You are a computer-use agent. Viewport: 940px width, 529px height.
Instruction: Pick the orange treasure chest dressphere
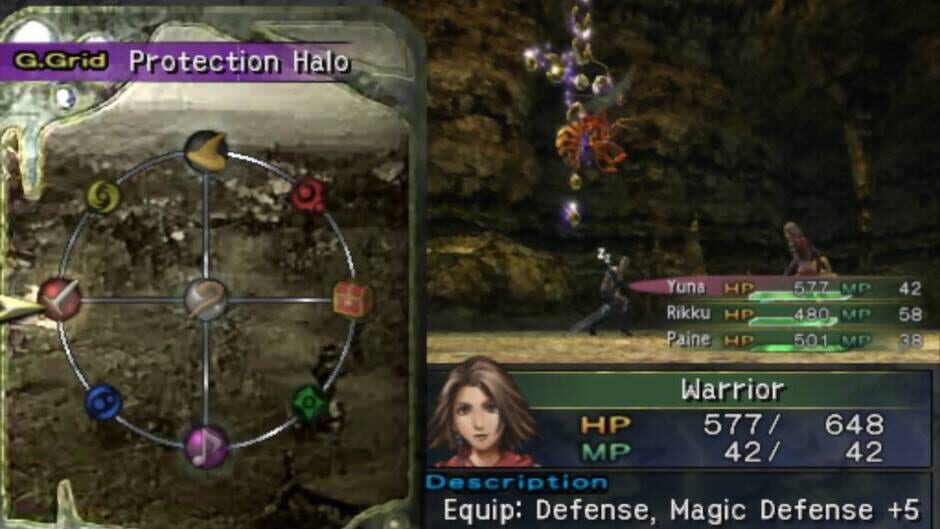pos(352,299)
